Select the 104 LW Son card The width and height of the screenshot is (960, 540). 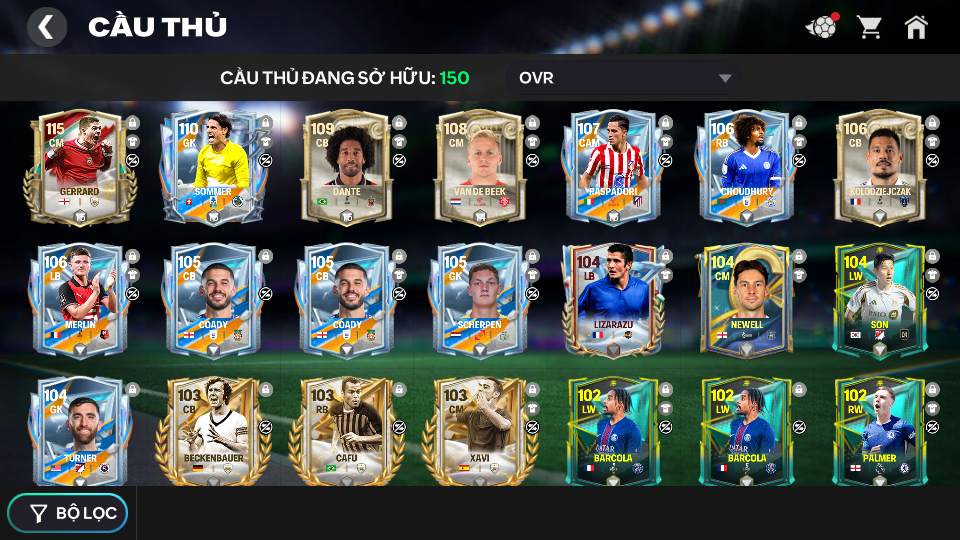tap(878, 300)
